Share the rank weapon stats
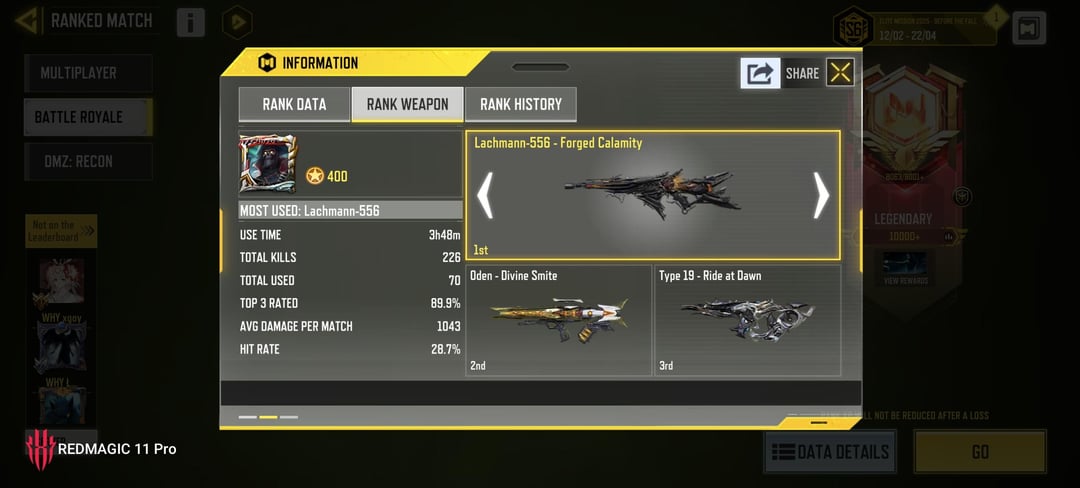 coord(761,73)
